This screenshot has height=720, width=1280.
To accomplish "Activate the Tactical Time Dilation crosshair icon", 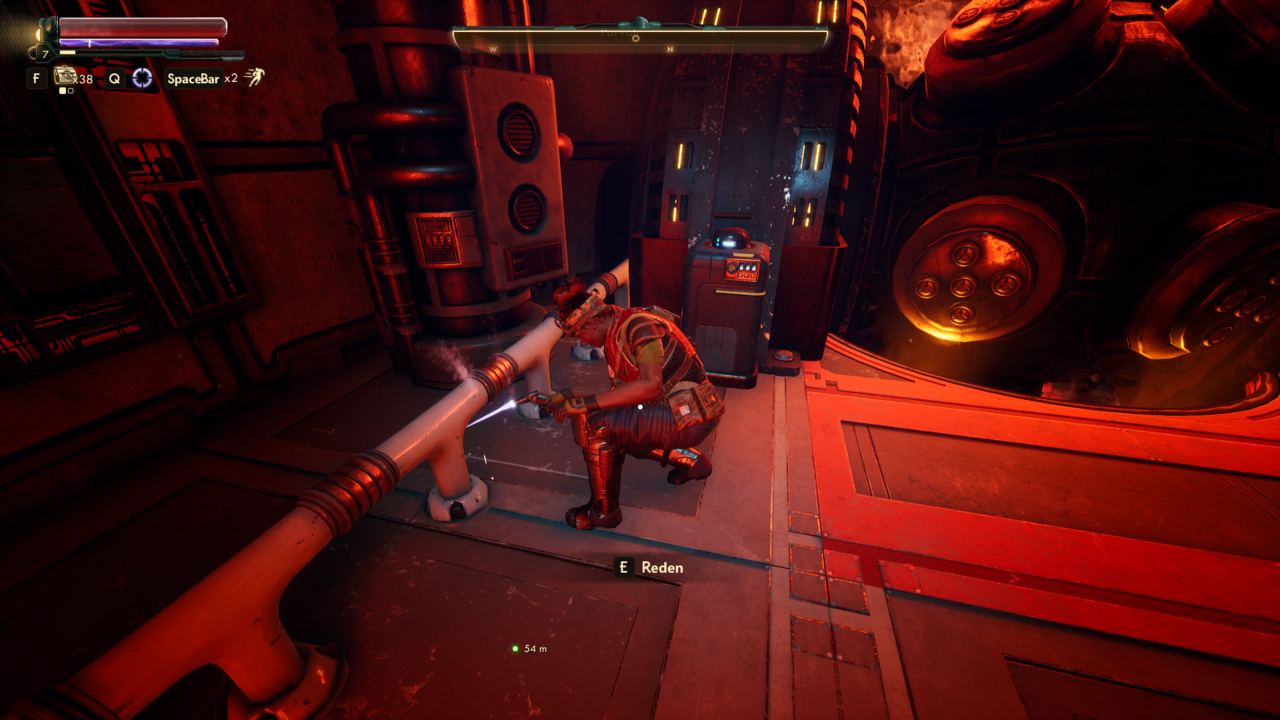I will [142, 78].
